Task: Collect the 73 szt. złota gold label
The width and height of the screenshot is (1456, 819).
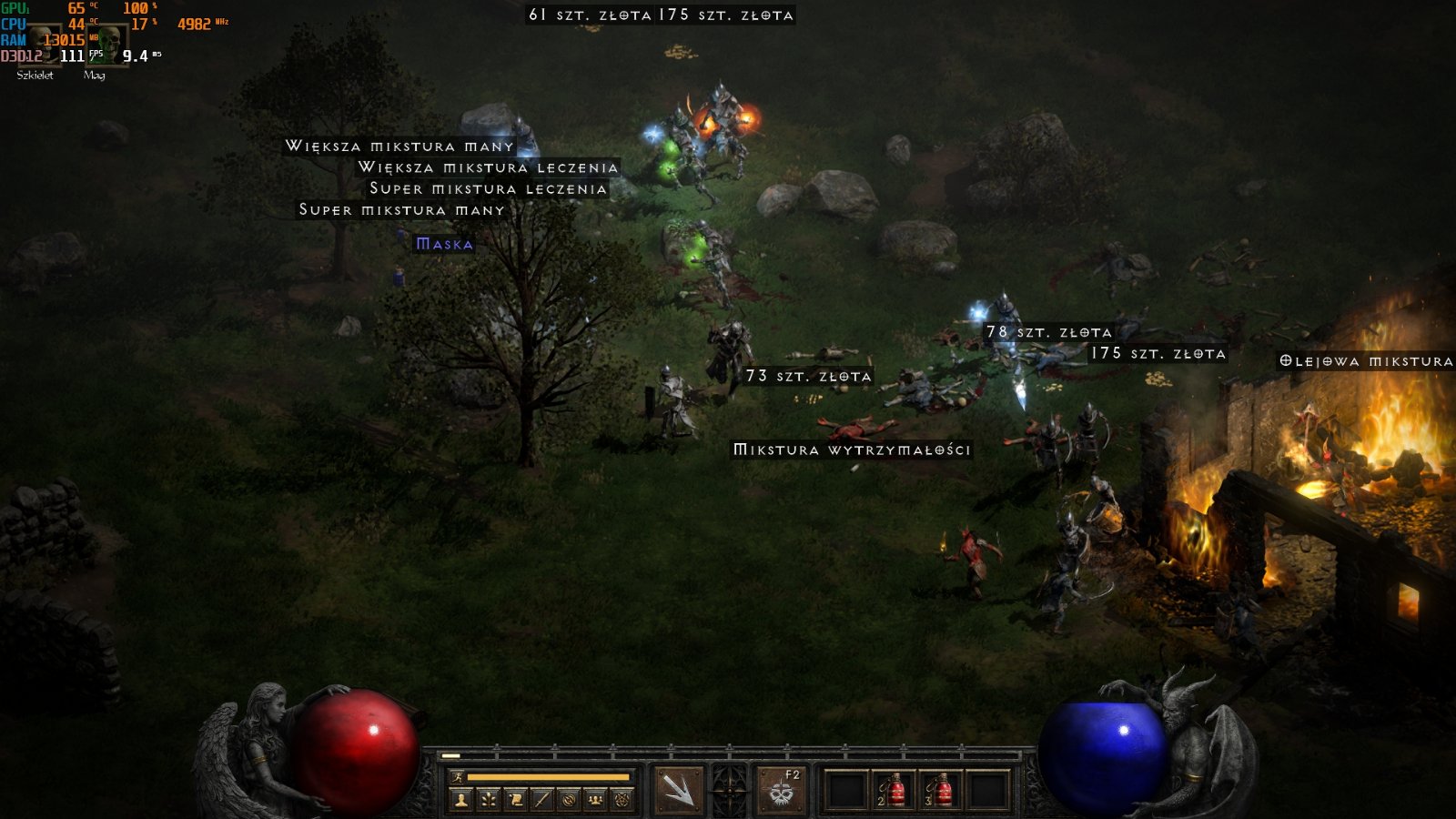Action: pyautogui.click(x=808, y=376)
